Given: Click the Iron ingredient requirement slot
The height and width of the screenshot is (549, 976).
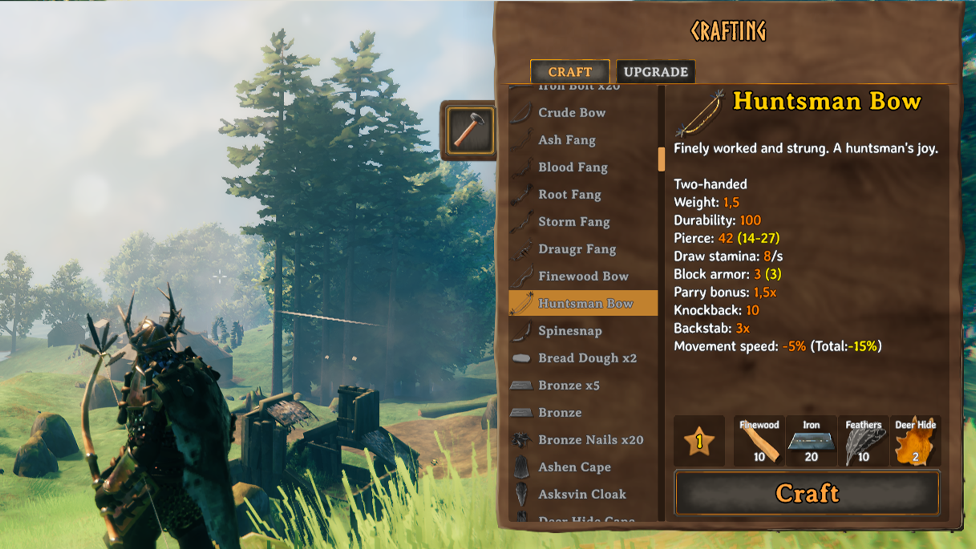Looking at the screenshot, I should tap(811, 442).
